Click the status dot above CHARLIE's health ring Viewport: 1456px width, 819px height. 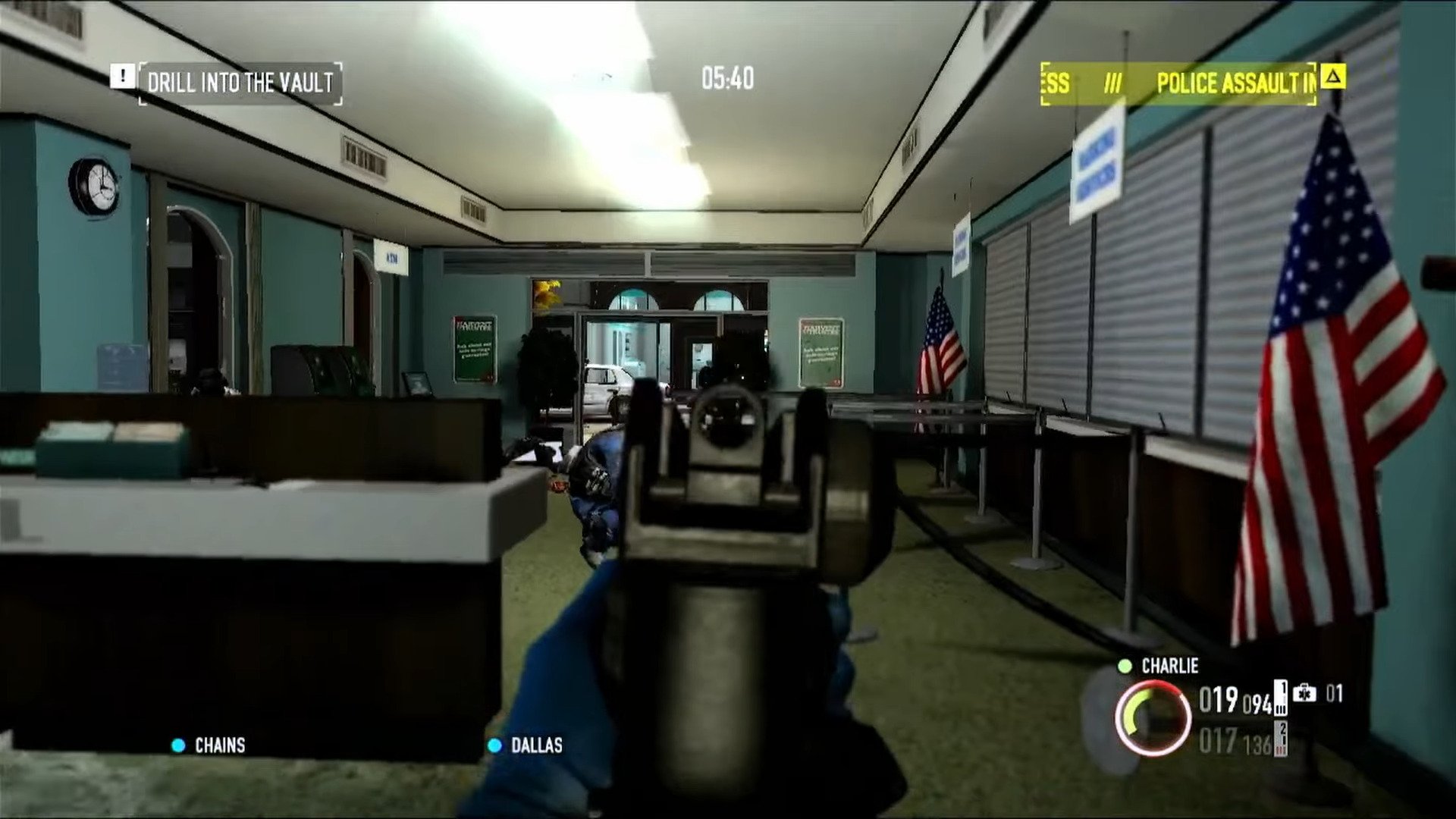(1126, 667)
